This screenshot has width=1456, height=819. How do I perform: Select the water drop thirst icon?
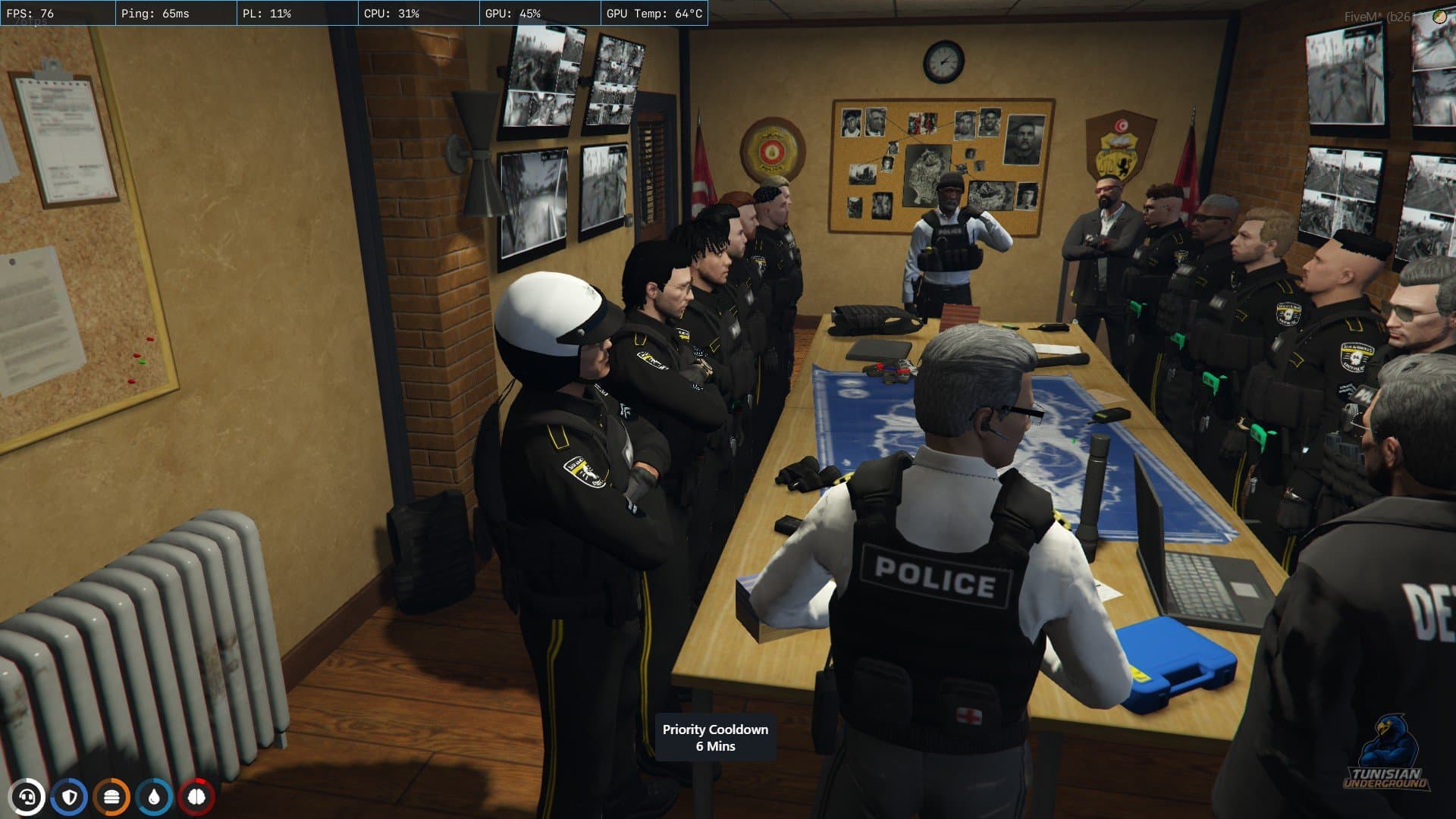tap(155, 797)
